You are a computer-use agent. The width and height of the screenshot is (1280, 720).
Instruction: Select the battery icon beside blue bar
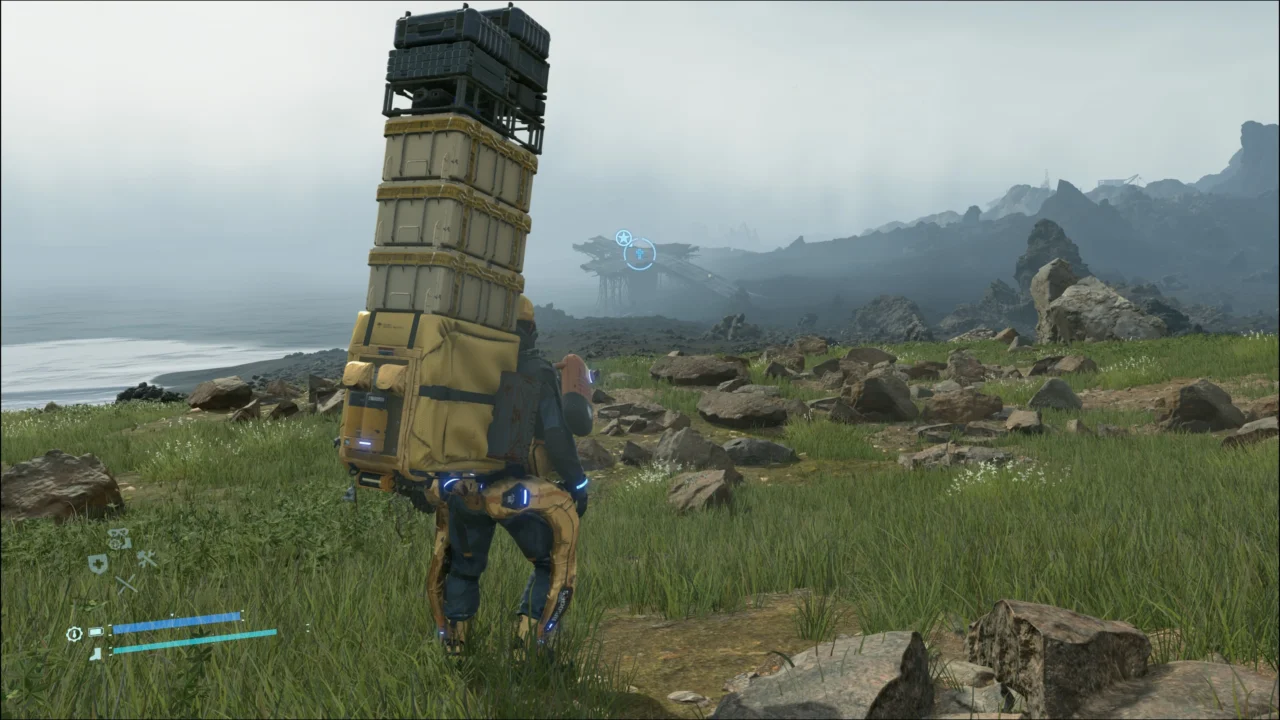click(x=96, y=632)
